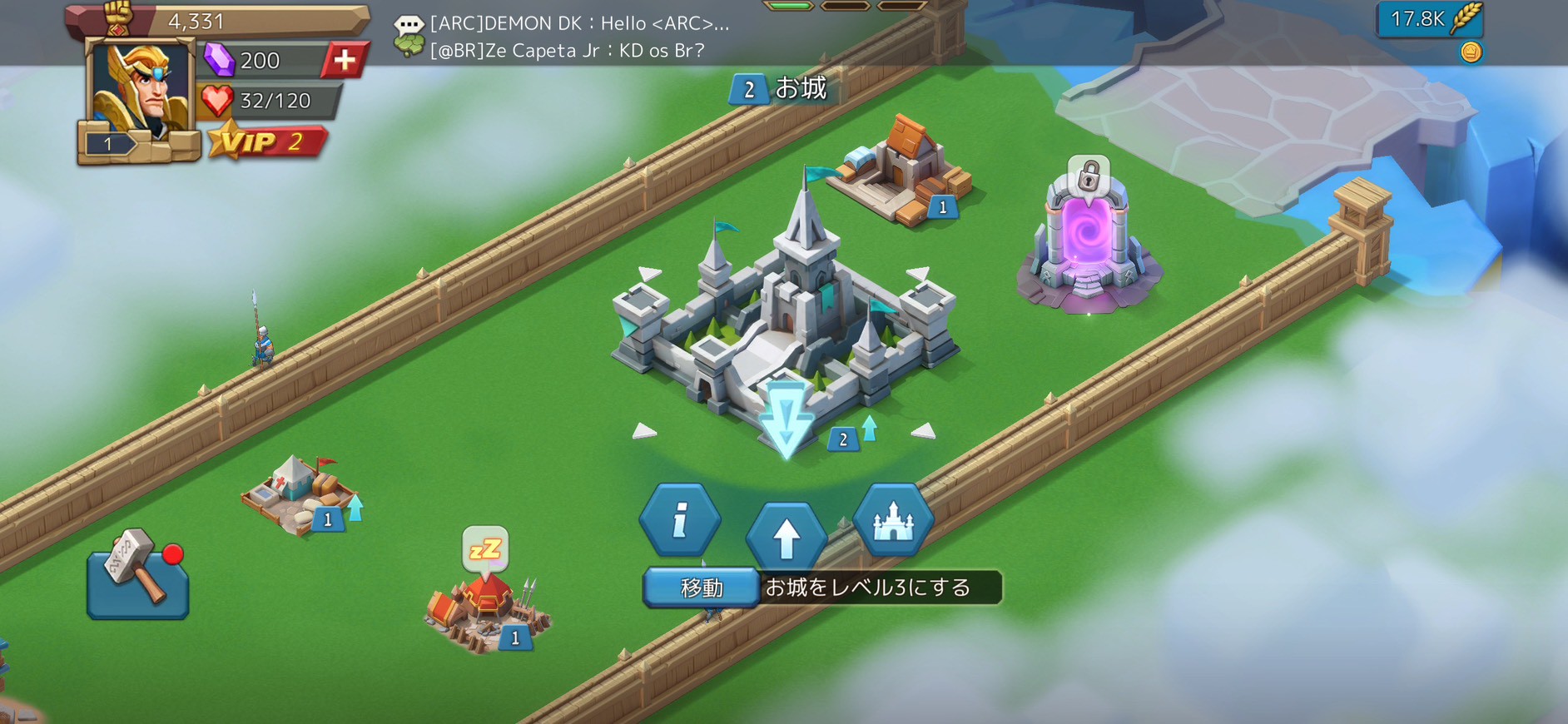Viewport: 1568px width, 724px height.
Task: Tap the upgrade arrow hexagon button
Action: tap(786, 537)
